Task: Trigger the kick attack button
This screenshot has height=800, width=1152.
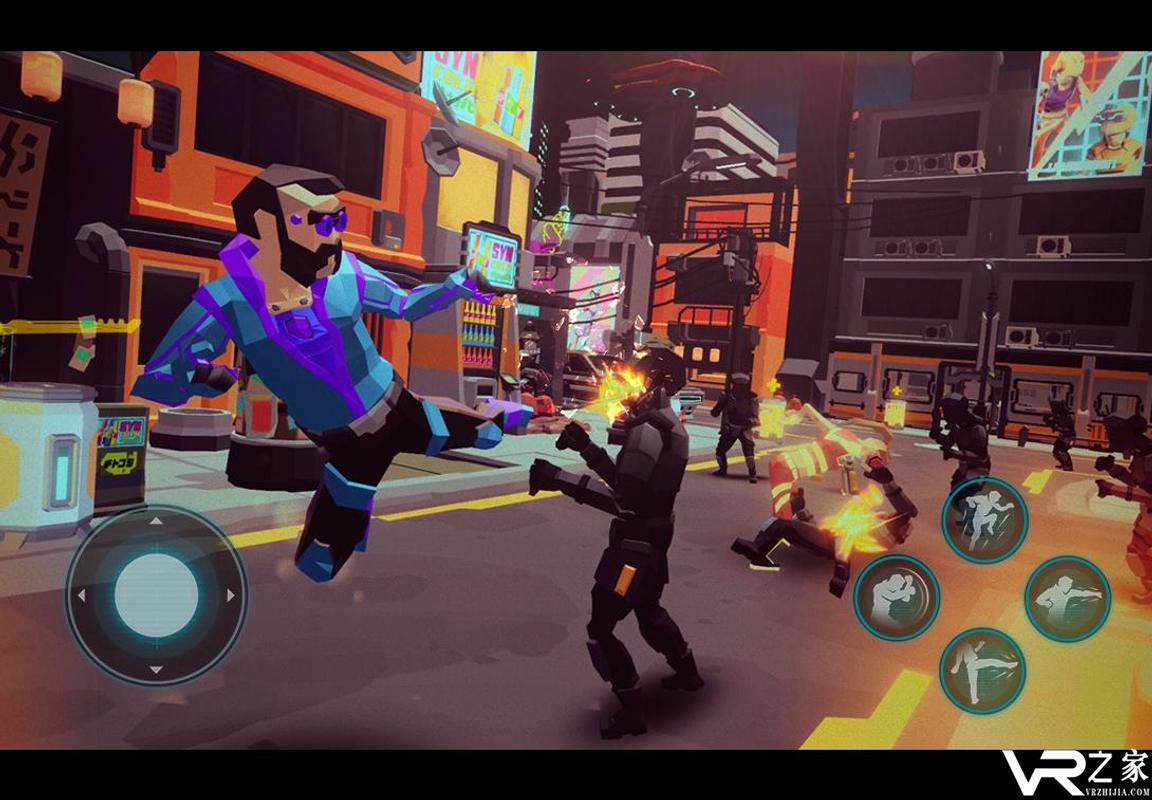Action: pos(982,670)
